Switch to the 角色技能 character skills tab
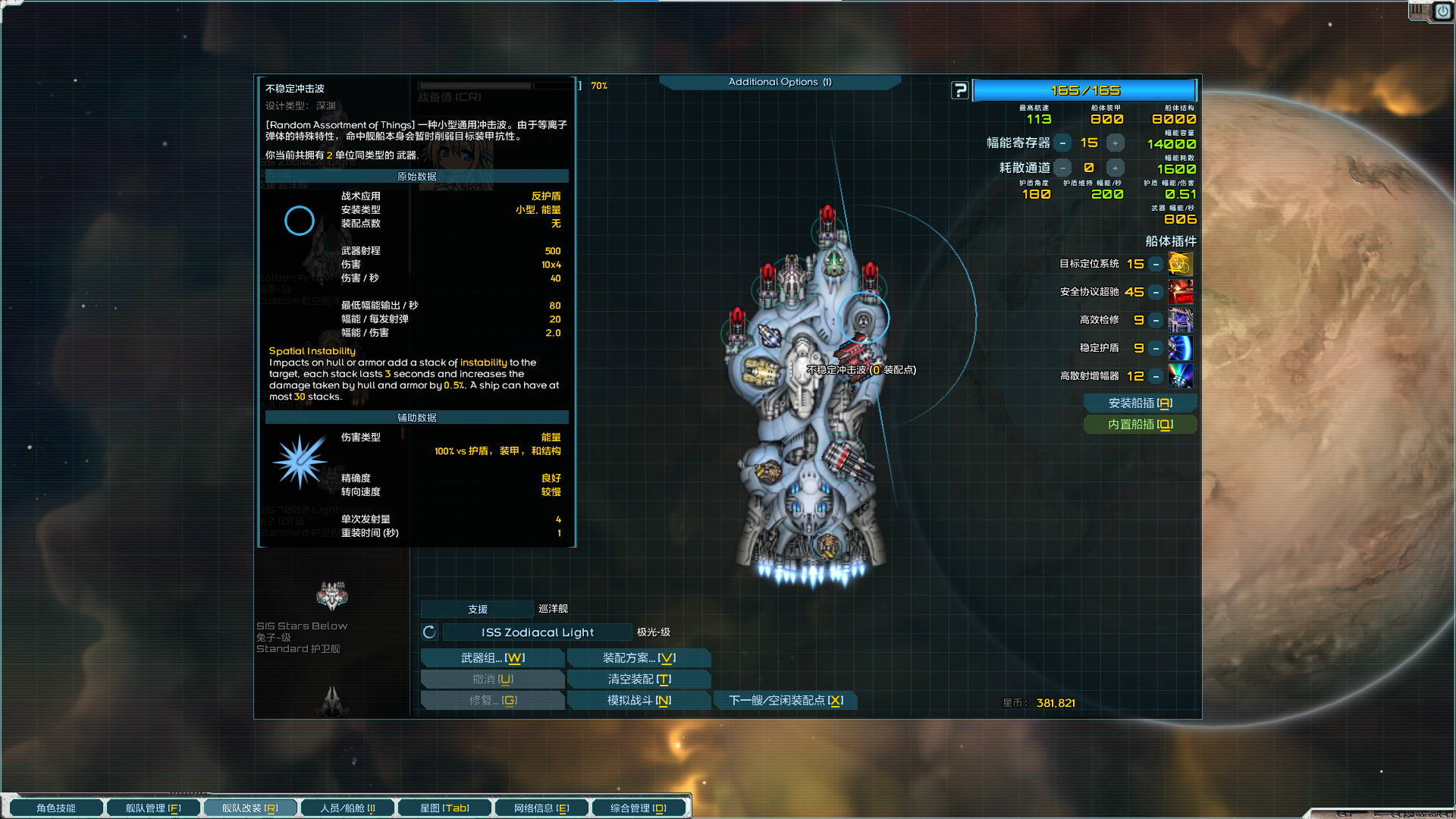 [x=56, y=808]
